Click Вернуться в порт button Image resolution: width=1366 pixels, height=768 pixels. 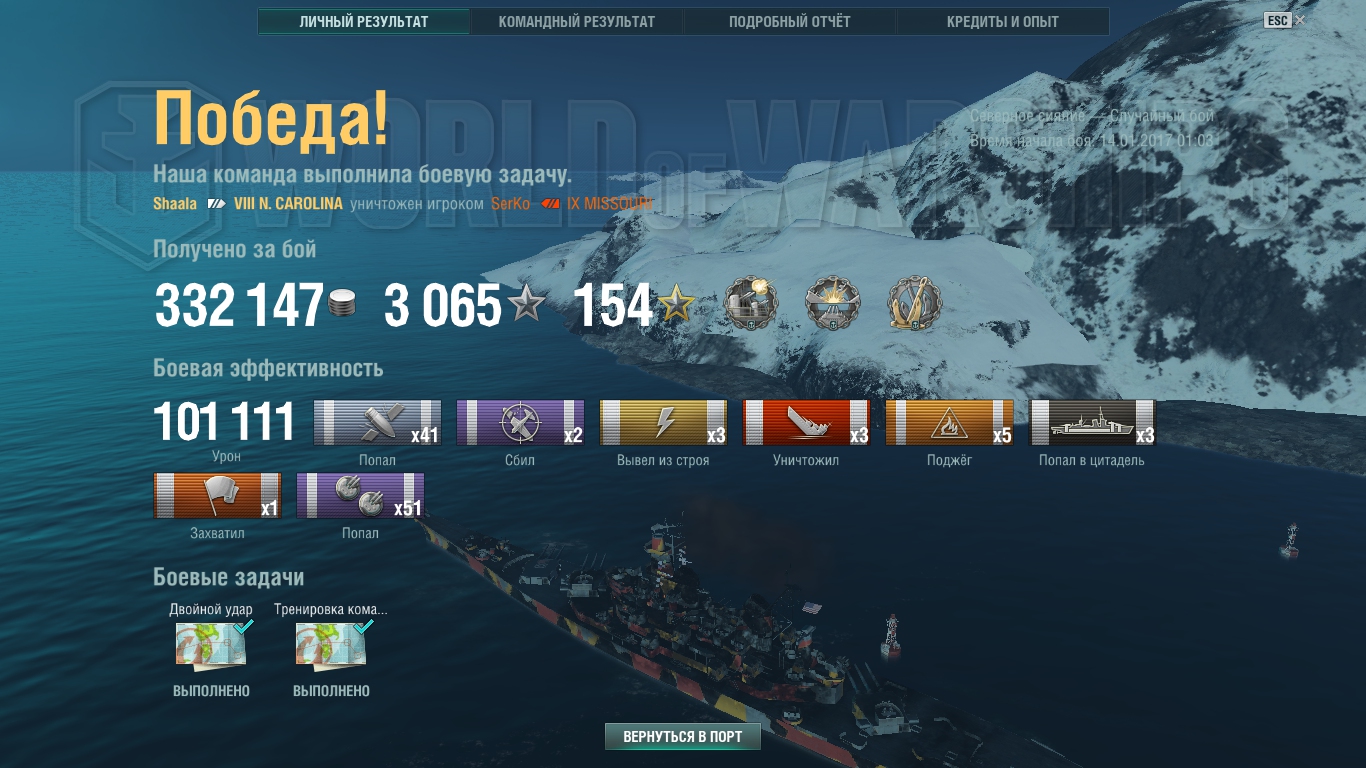683,737
